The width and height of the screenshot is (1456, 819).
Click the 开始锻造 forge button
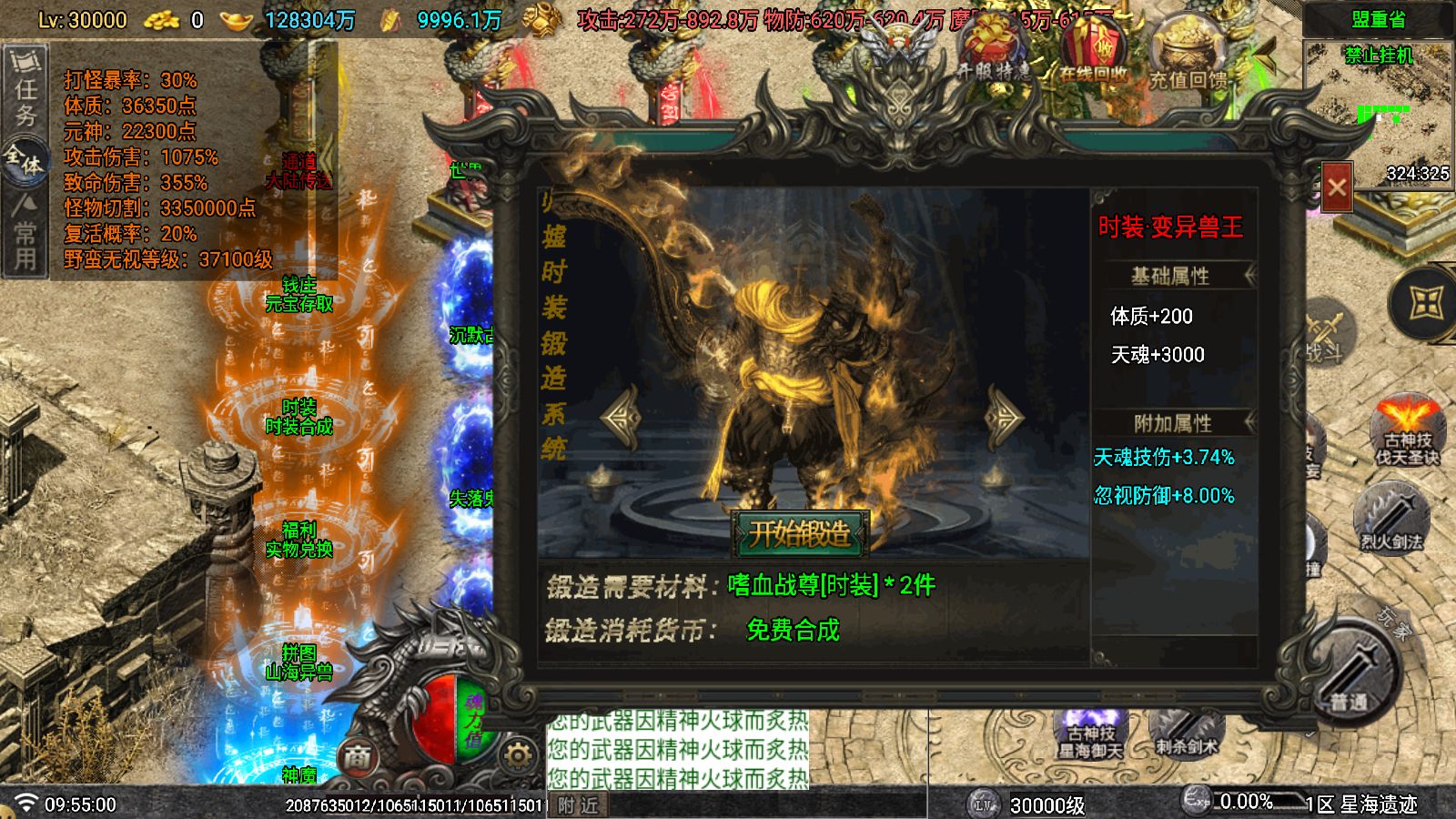pos(800,533)
